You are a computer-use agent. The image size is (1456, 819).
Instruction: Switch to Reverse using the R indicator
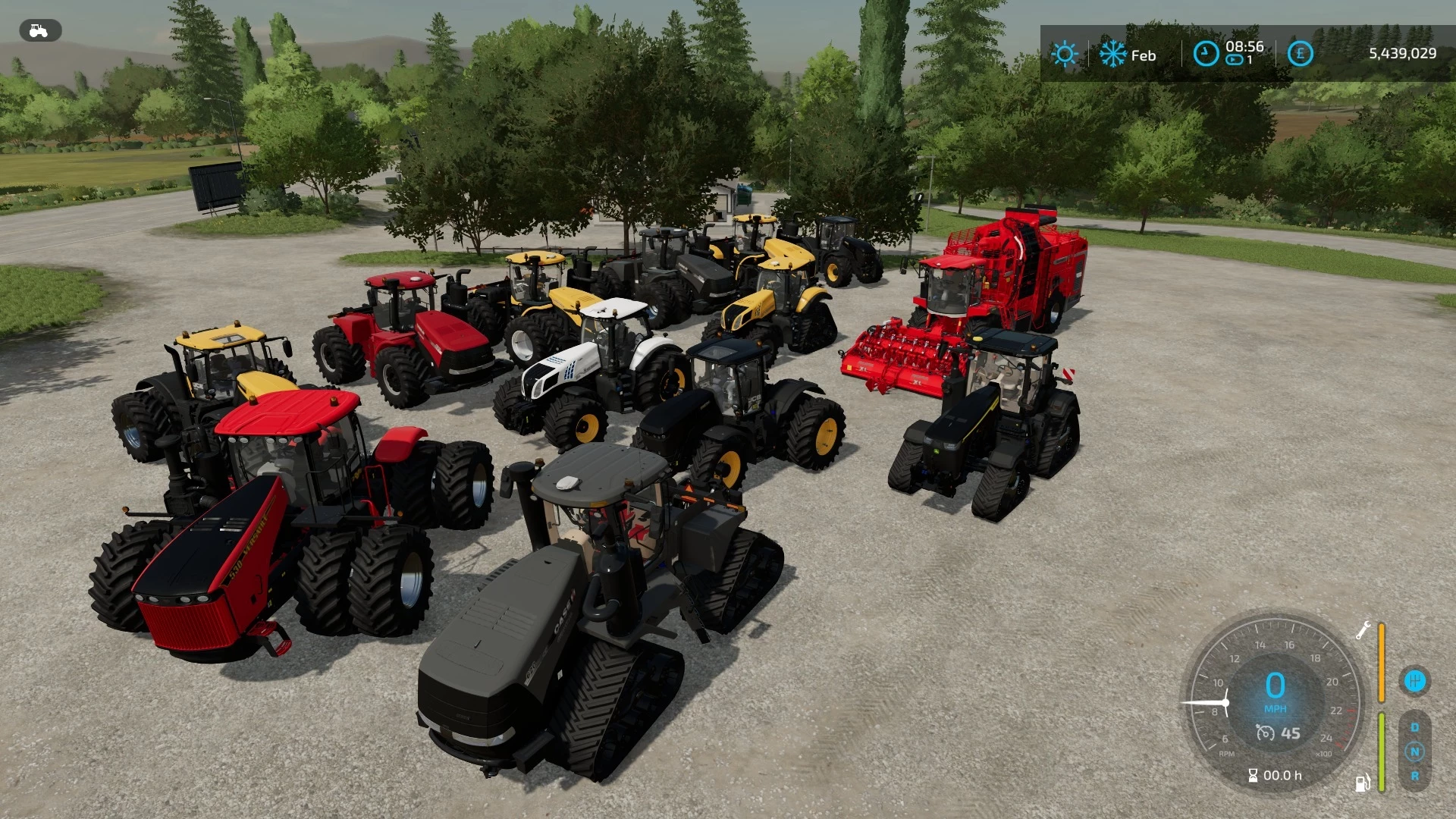(1416, 777)
